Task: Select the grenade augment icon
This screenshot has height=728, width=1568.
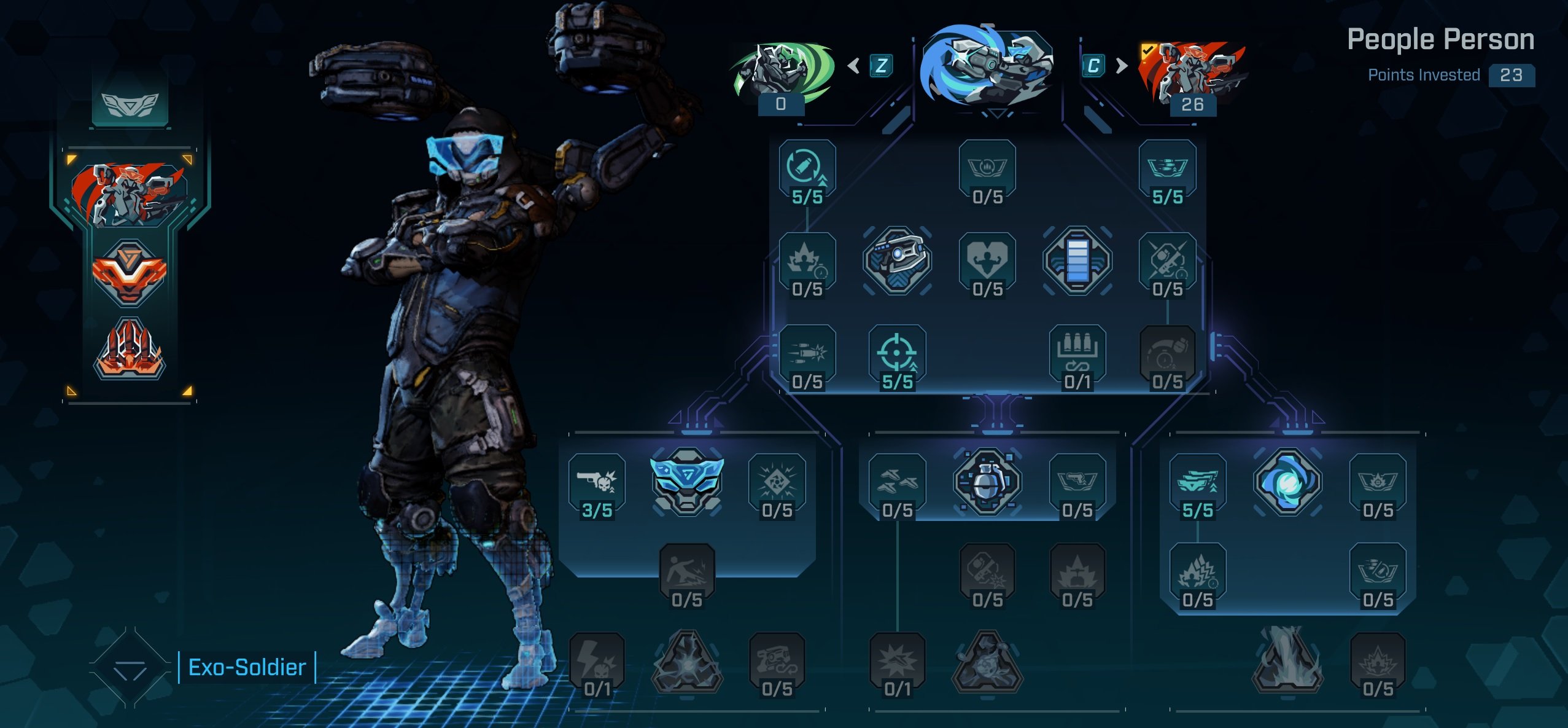Action: (987, 482)
